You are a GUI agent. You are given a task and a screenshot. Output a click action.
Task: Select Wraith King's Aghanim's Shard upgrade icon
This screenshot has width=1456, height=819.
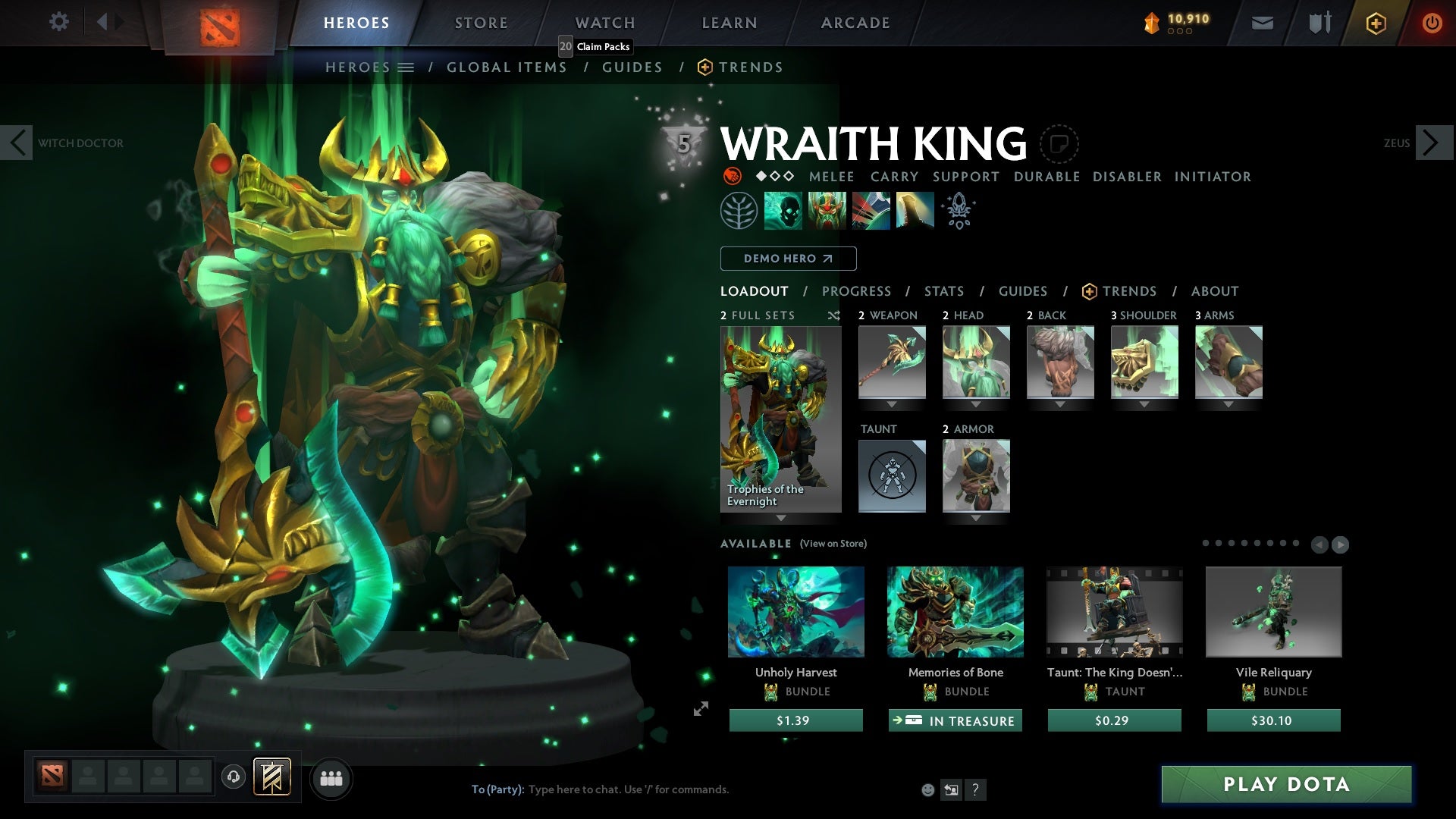[958, 210]
